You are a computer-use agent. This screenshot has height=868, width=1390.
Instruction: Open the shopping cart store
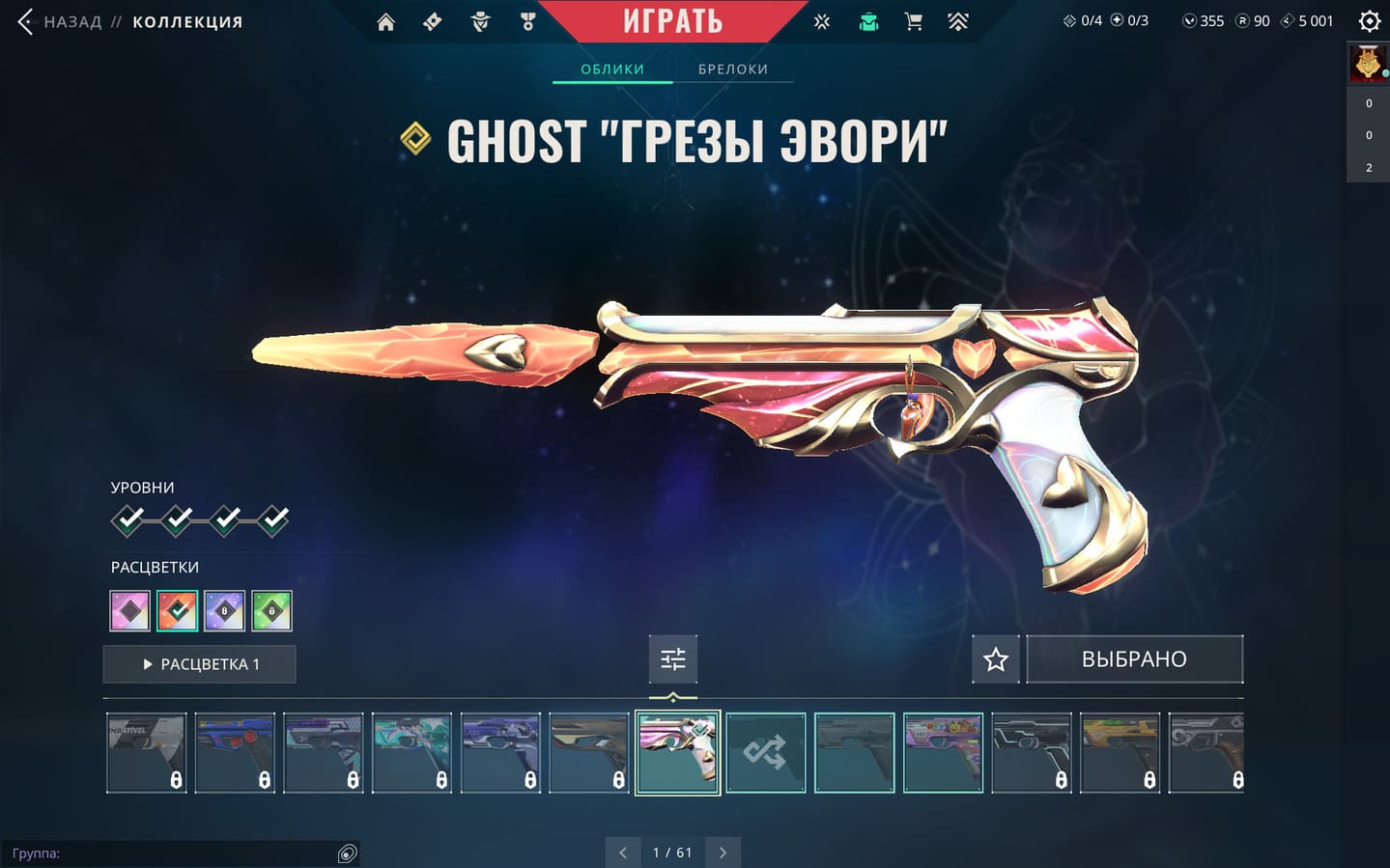[x=913, y=21]
